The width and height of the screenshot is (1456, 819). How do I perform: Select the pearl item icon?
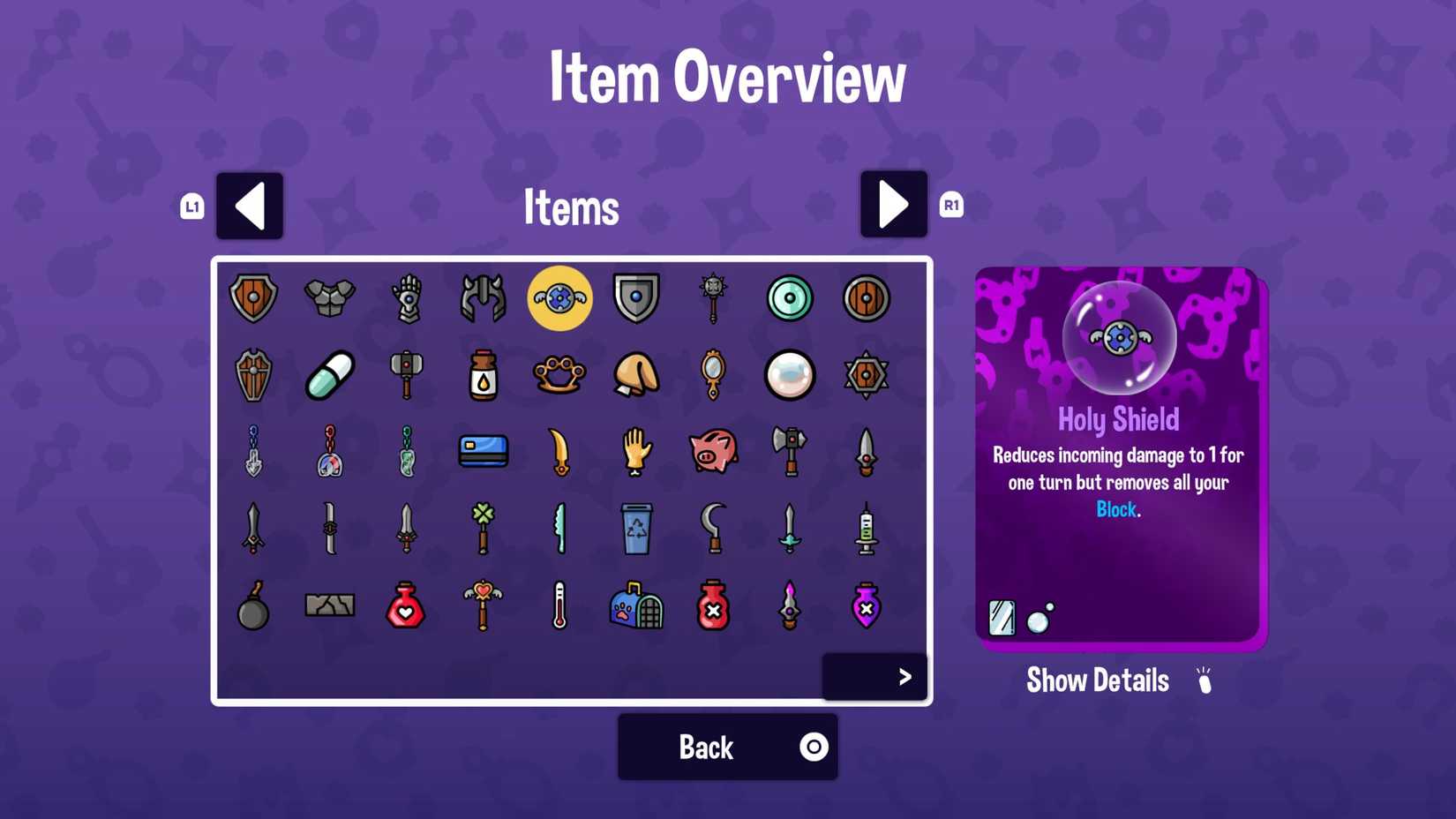pyautogui.click(x=790, y=374)
